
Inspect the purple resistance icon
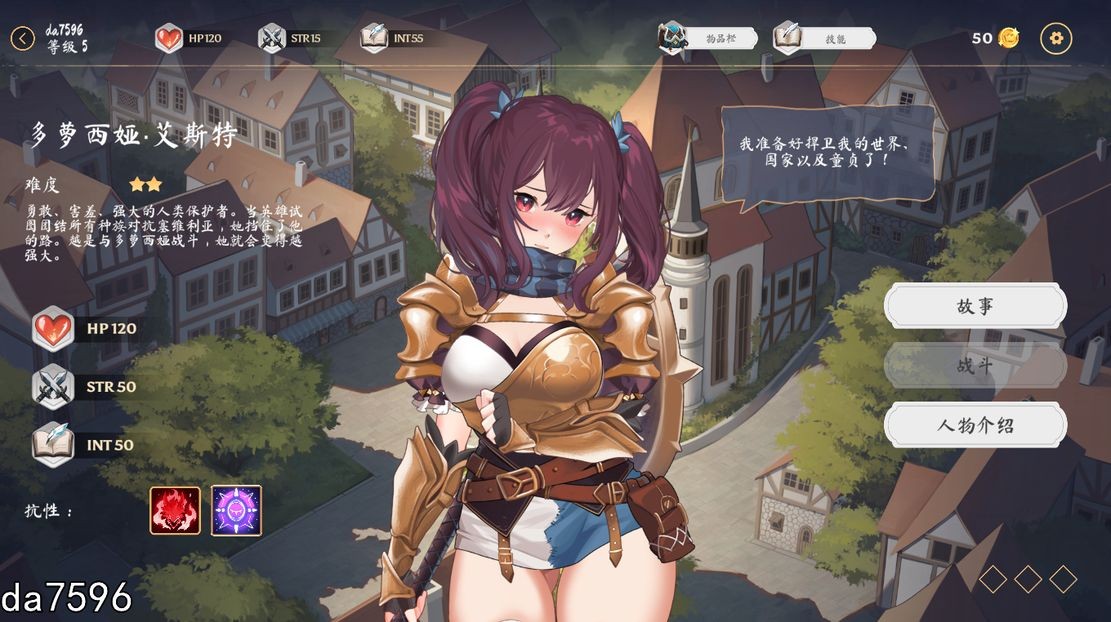(x=236, y=510)
